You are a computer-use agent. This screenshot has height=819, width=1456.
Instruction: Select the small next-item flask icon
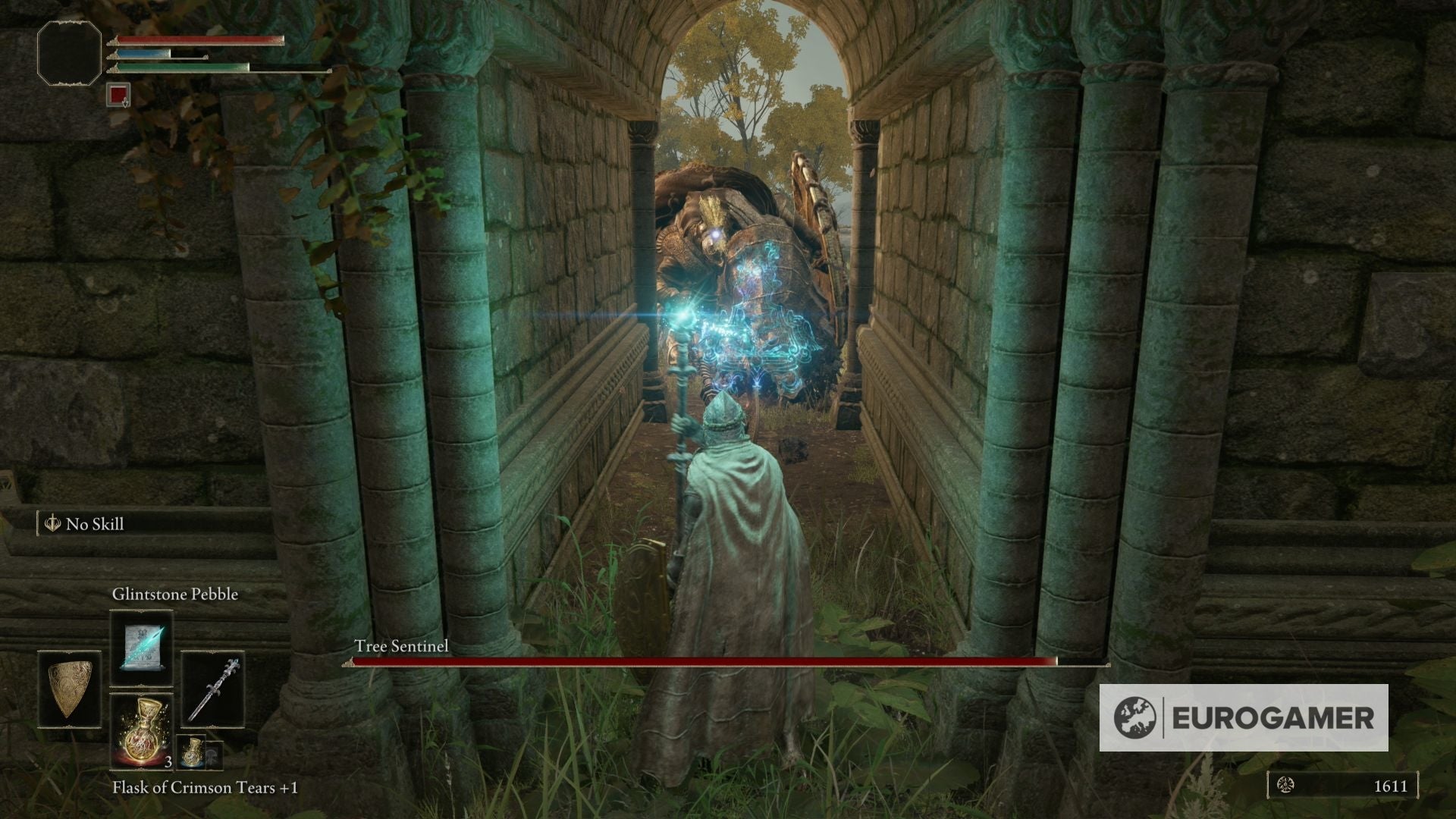point(191,751)
